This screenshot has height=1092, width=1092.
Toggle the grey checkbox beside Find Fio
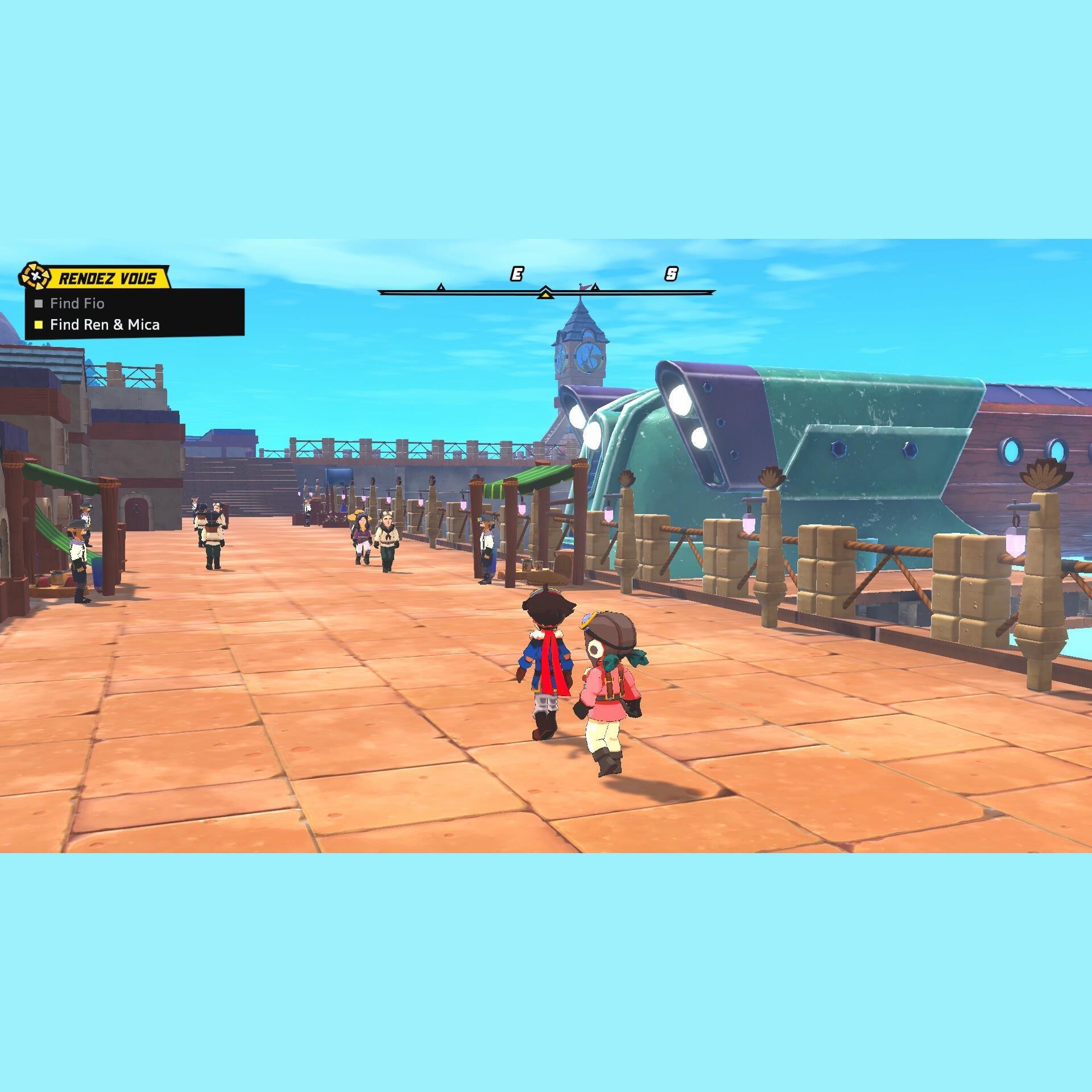tap(39, 304)
